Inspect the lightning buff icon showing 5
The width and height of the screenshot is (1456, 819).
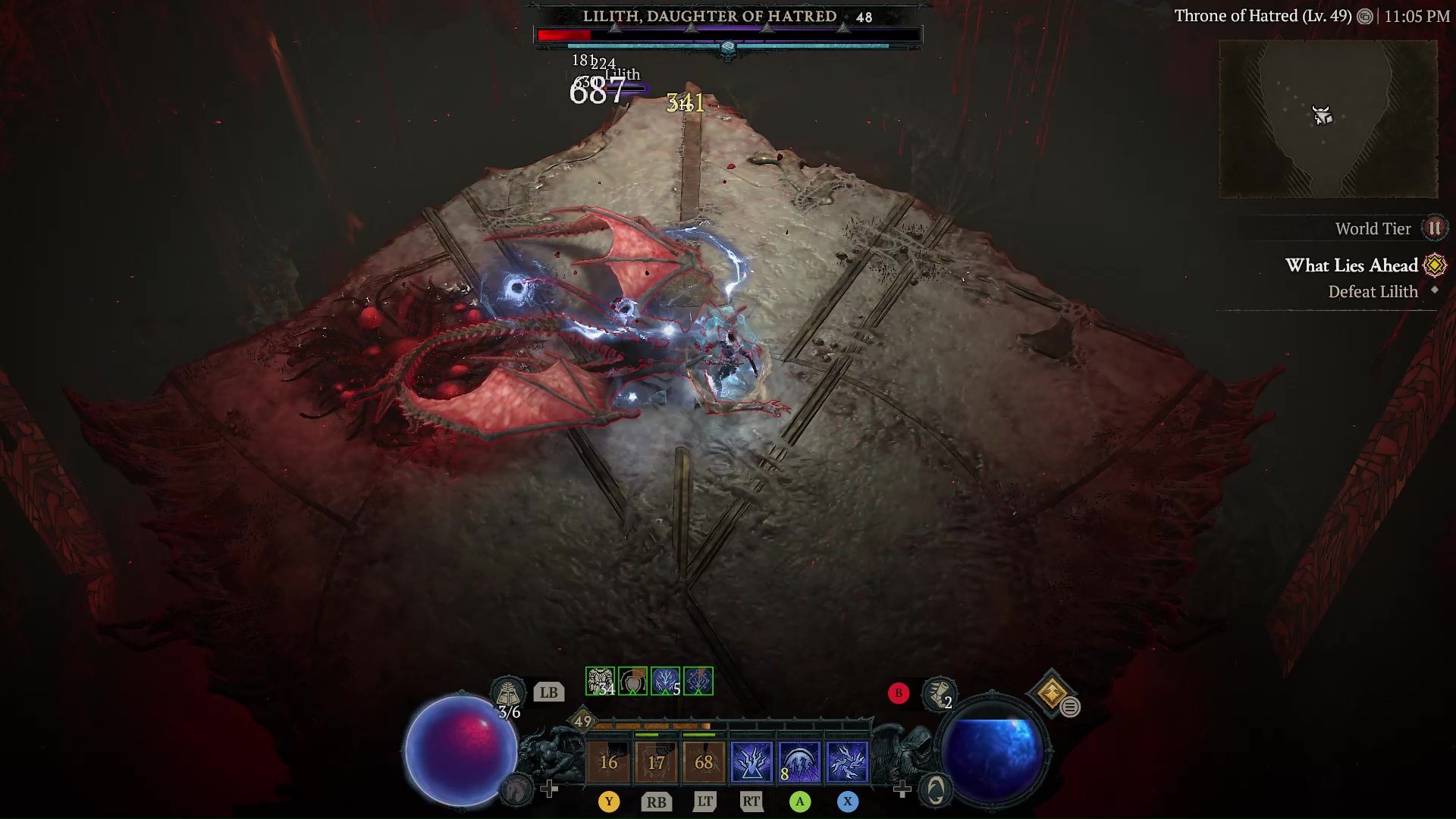pos(665,681)
